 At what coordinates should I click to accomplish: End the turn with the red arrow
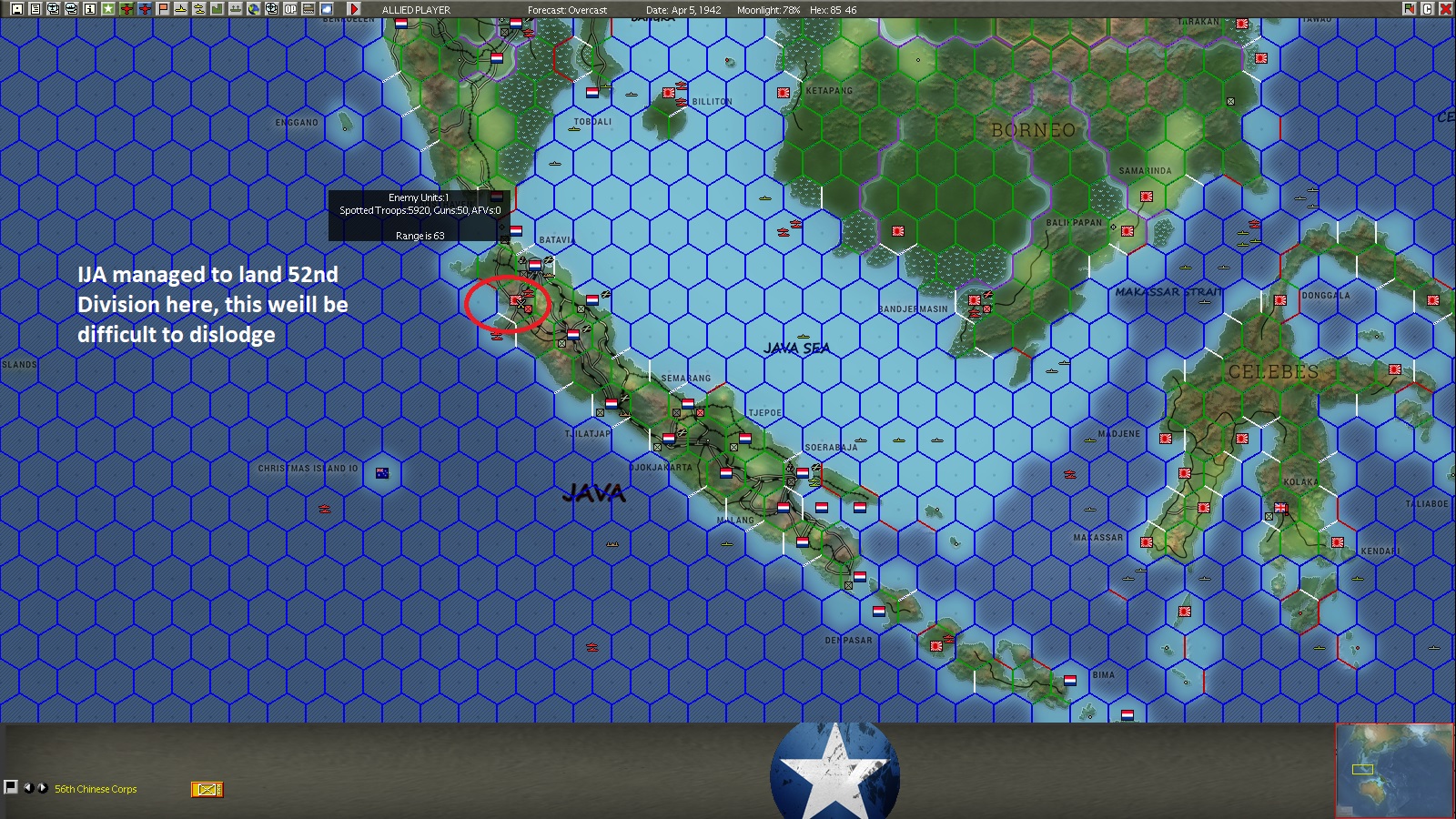[356, 9]
